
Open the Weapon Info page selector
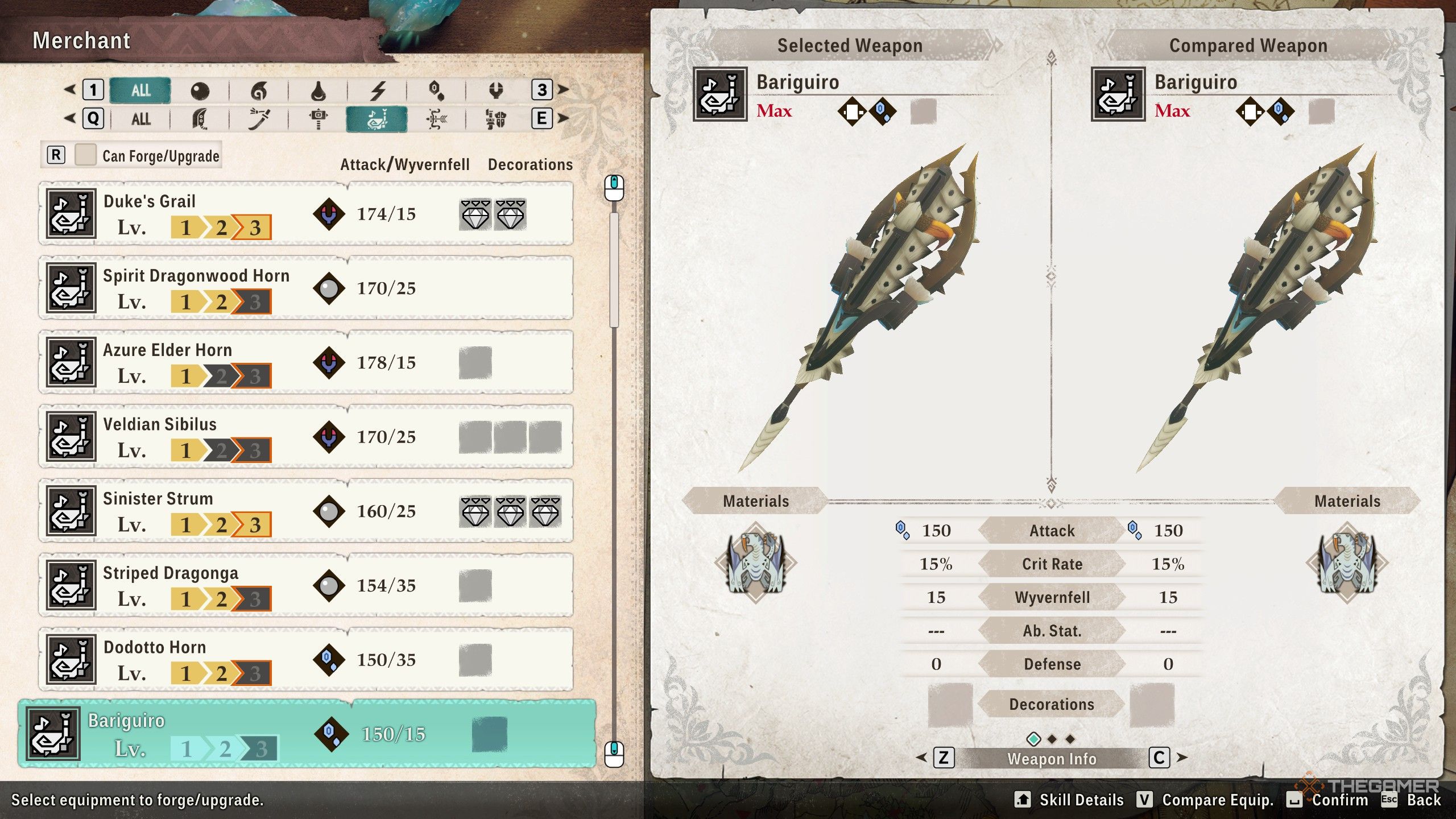(x=1051, y=759)
